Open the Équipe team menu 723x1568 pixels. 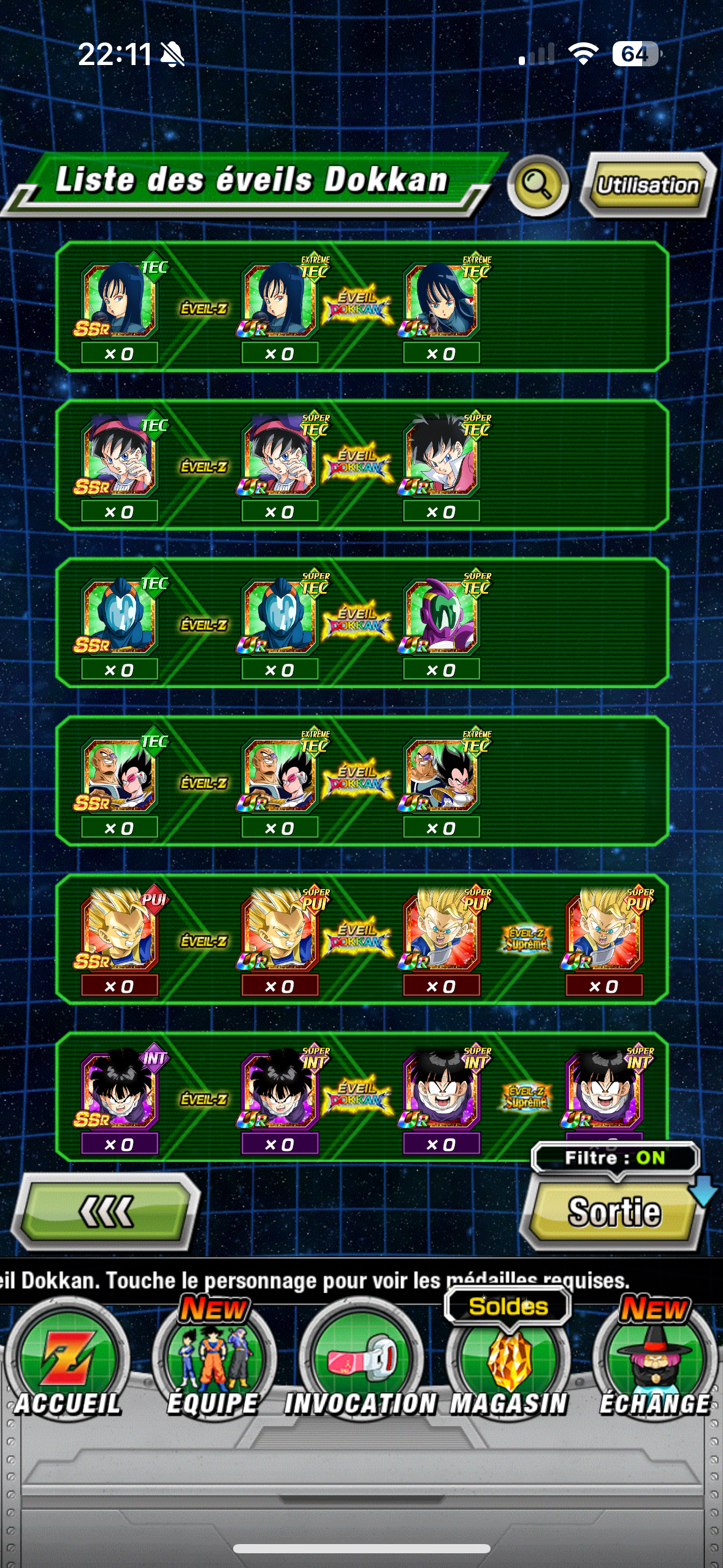(213, 1368)
